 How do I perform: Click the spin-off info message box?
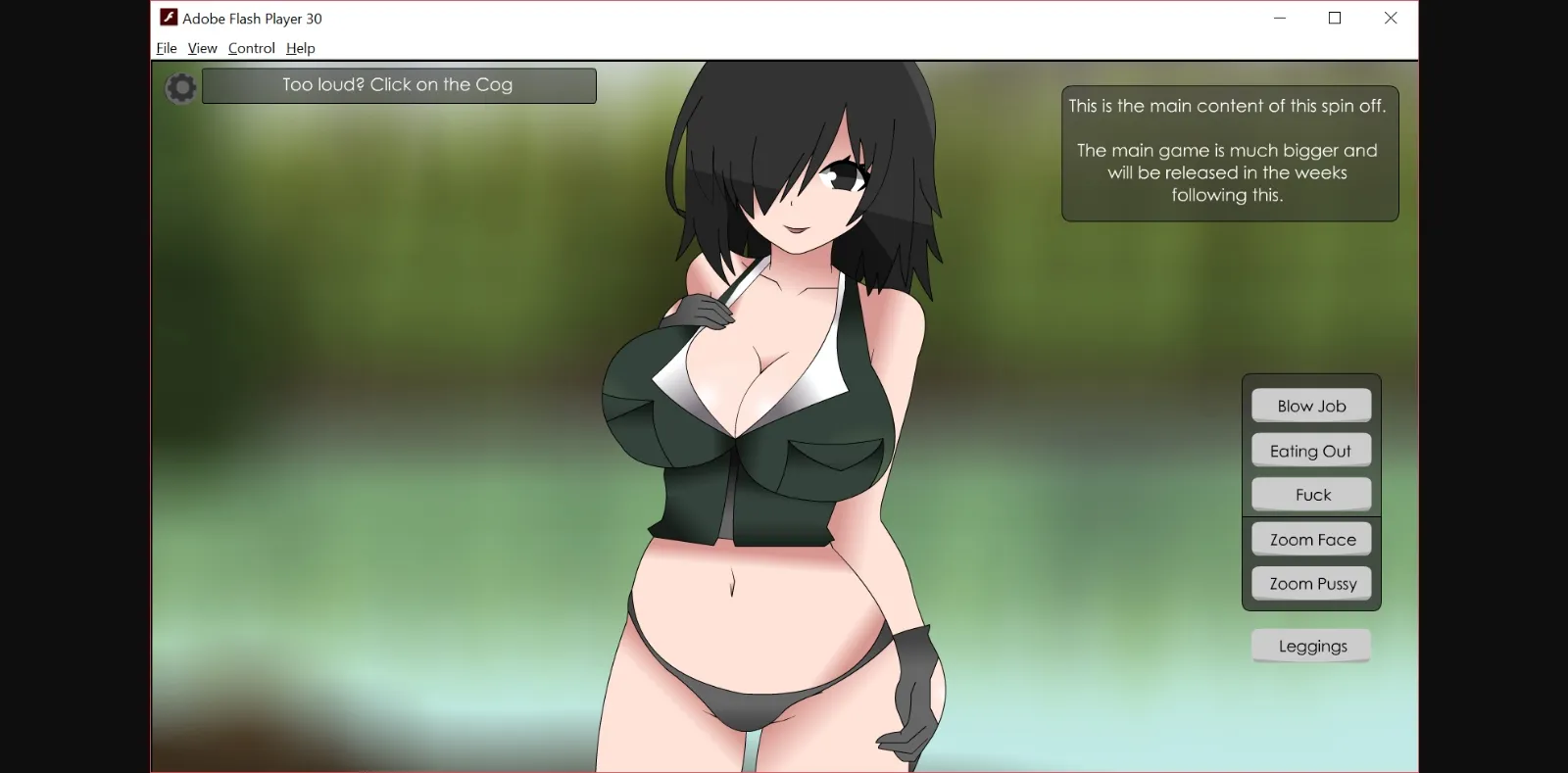click(1229, 151)
